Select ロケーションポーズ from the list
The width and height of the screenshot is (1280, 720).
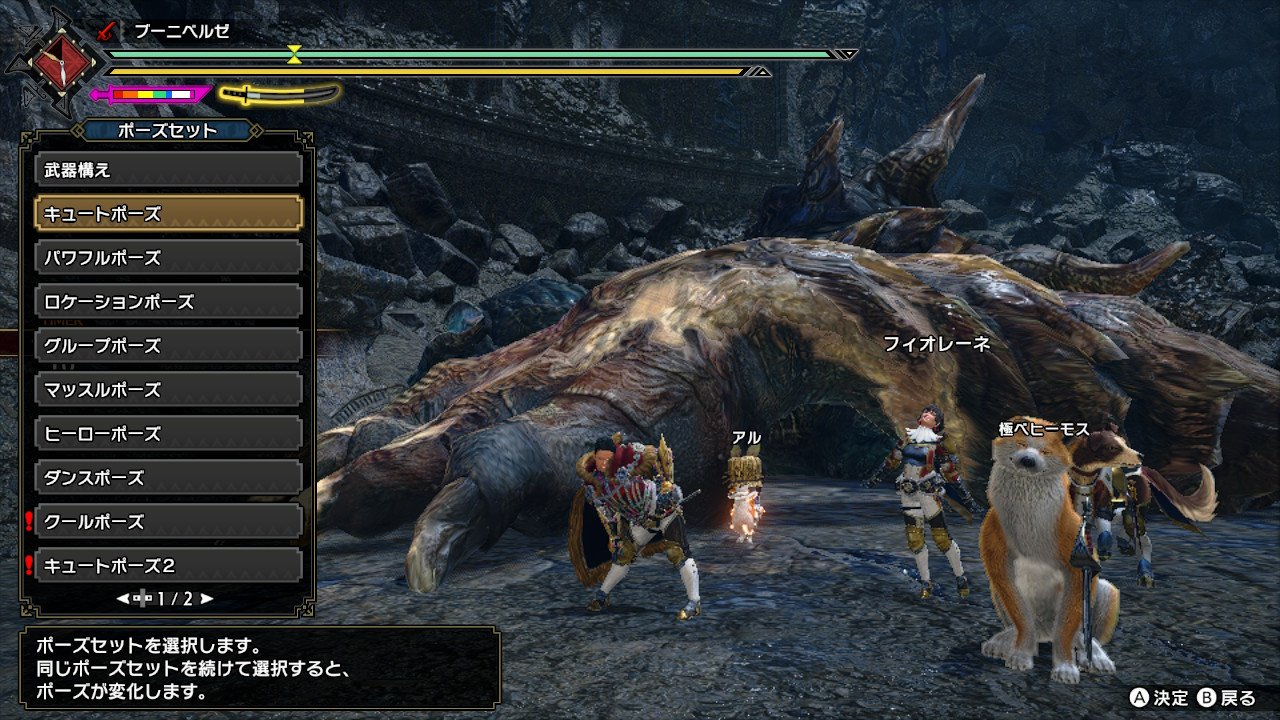pos(168,302)
